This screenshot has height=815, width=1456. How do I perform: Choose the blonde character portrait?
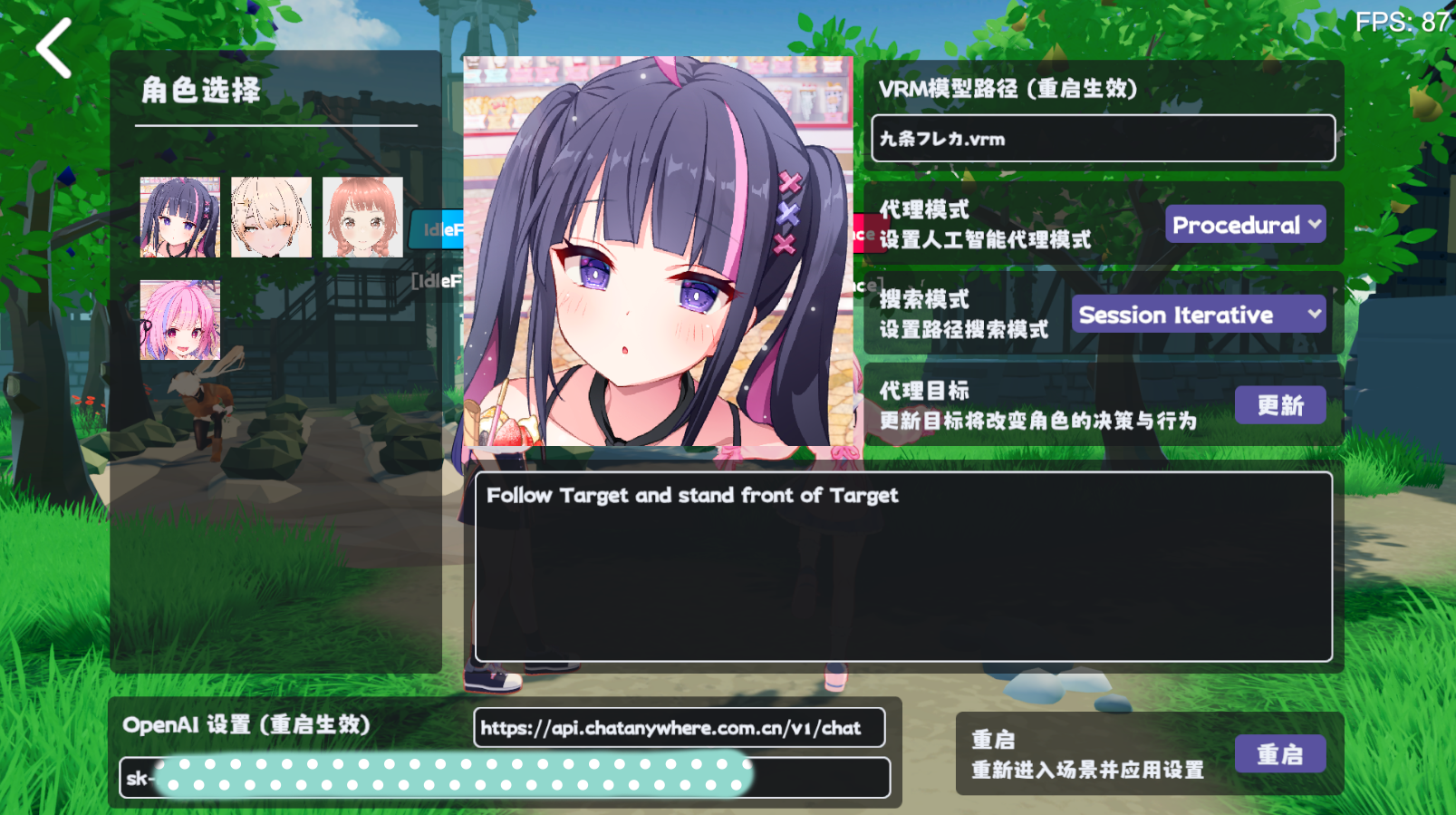(271, 218)
